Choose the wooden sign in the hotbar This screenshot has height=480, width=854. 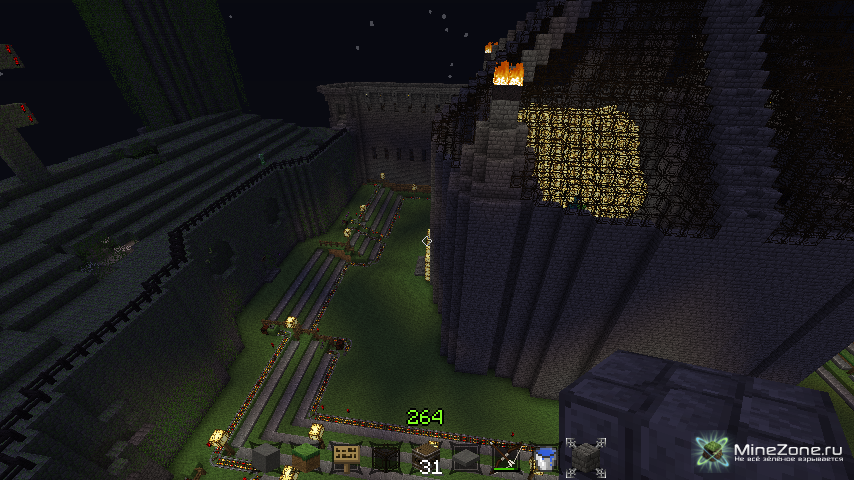345,458
